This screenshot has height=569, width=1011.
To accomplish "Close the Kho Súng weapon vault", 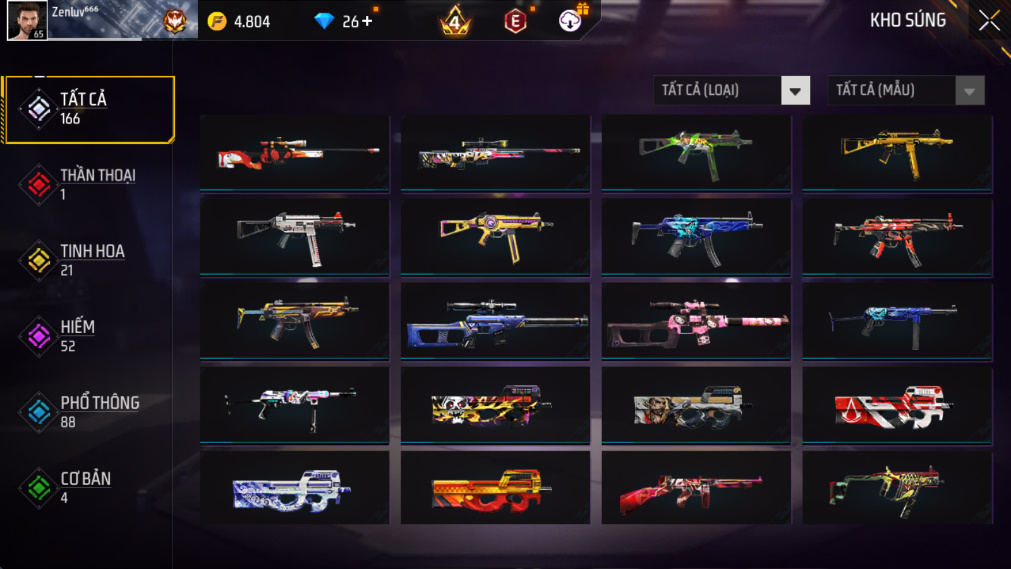I will (x=988, y=20).
